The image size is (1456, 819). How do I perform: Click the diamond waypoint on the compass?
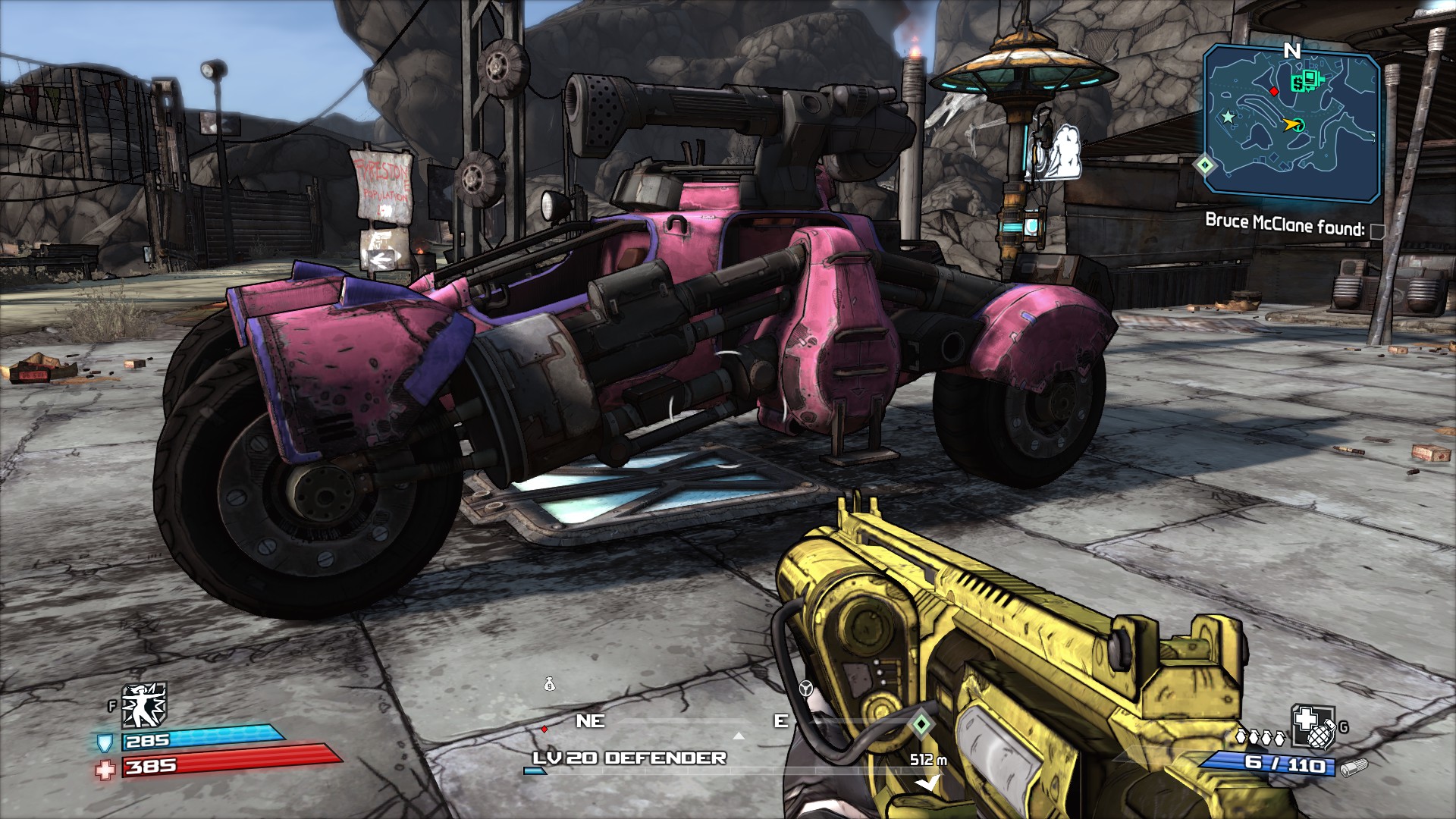tap(921, 724)
